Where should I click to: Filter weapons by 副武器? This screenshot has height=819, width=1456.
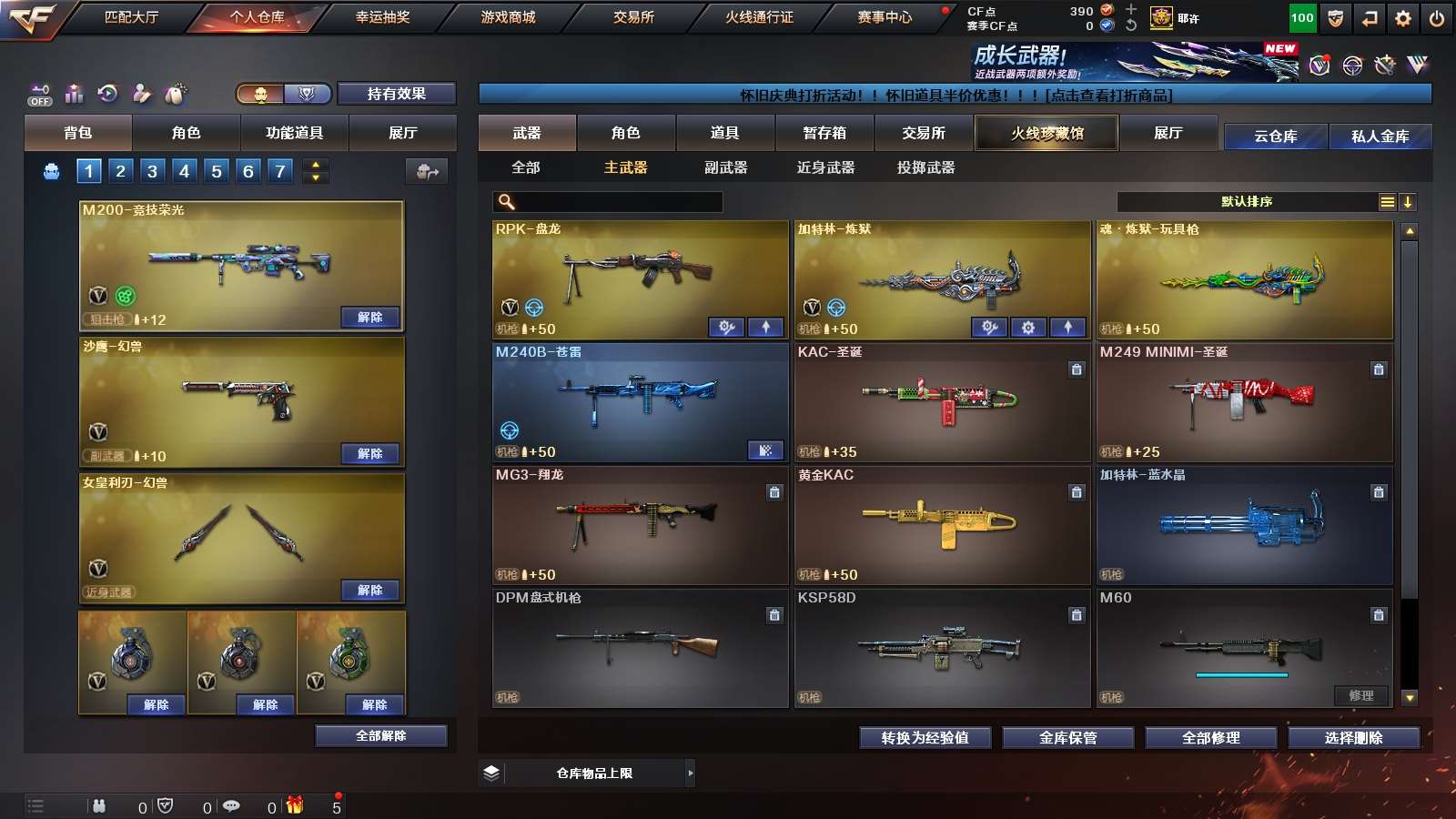[725, 167]
